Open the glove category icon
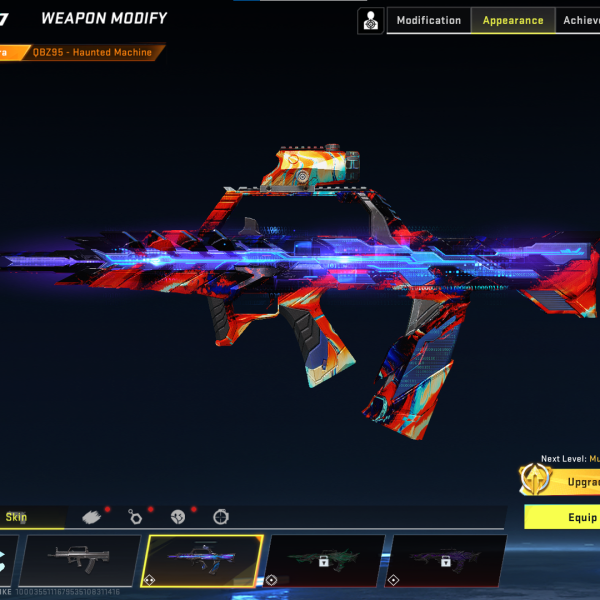600x600 pixels. (92, 517)
